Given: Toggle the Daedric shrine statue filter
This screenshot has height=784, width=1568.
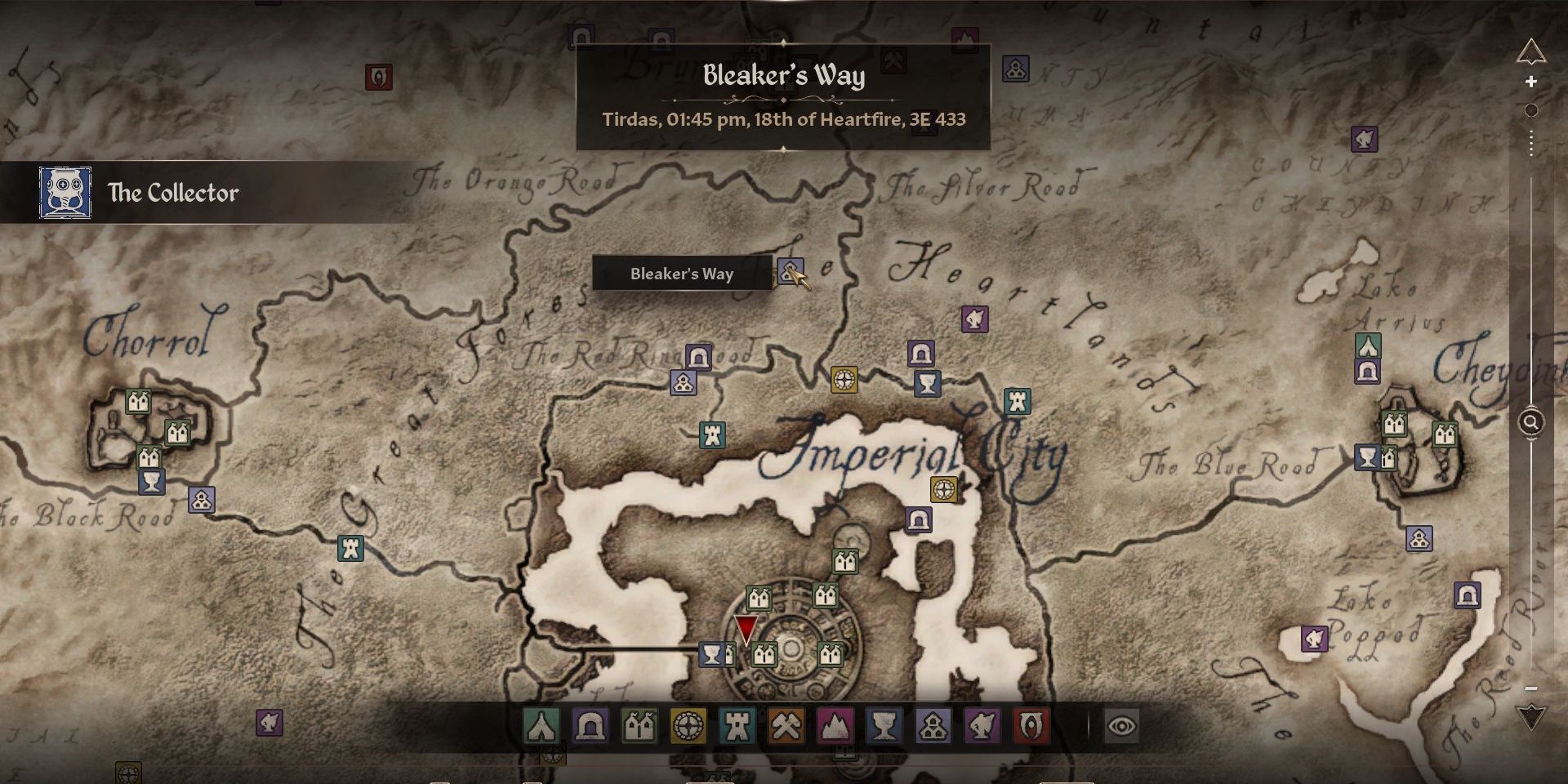Looking at the screenshot, I should point(982,725).
